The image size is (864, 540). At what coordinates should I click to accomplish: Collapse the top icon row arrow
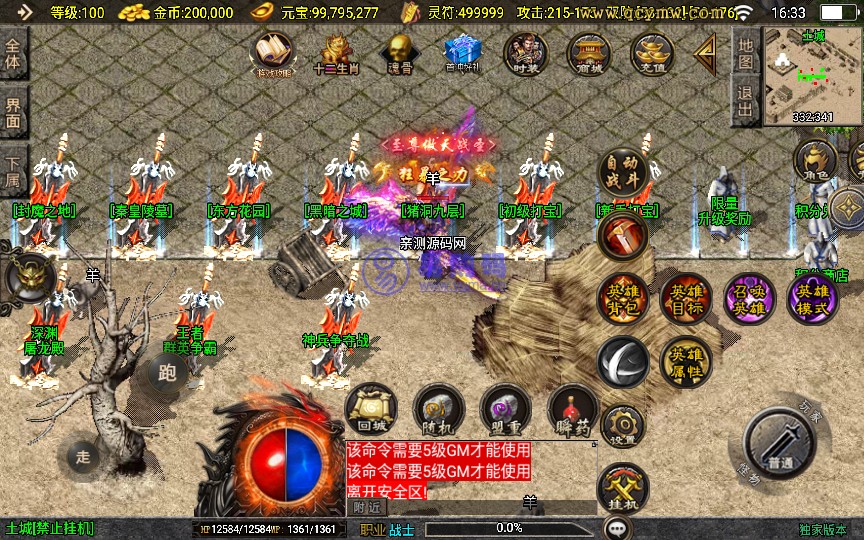(706, 52)
